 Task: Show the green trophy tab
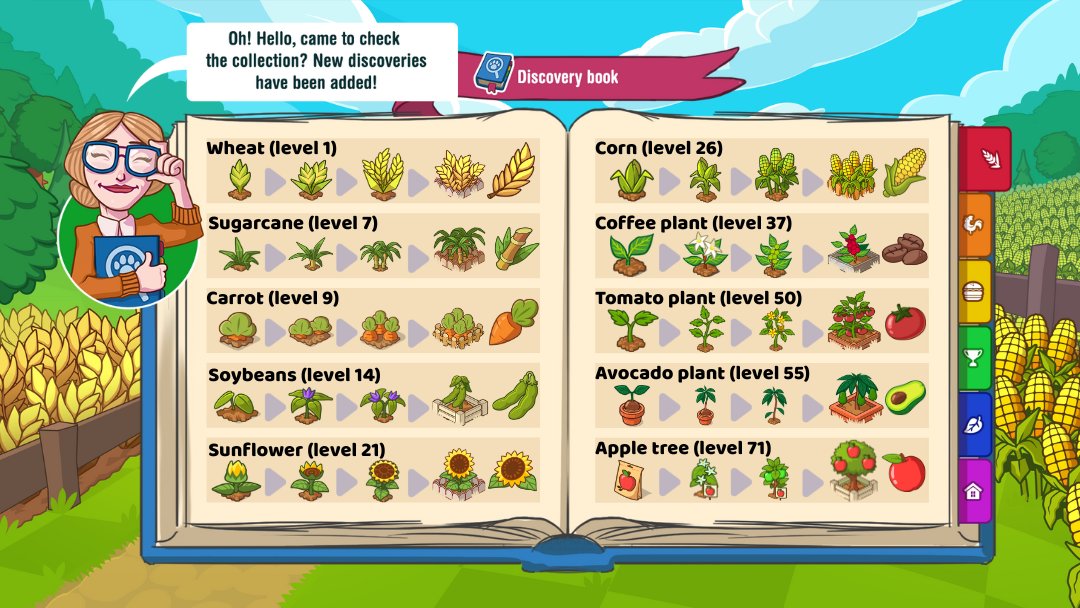pos(976,358)
